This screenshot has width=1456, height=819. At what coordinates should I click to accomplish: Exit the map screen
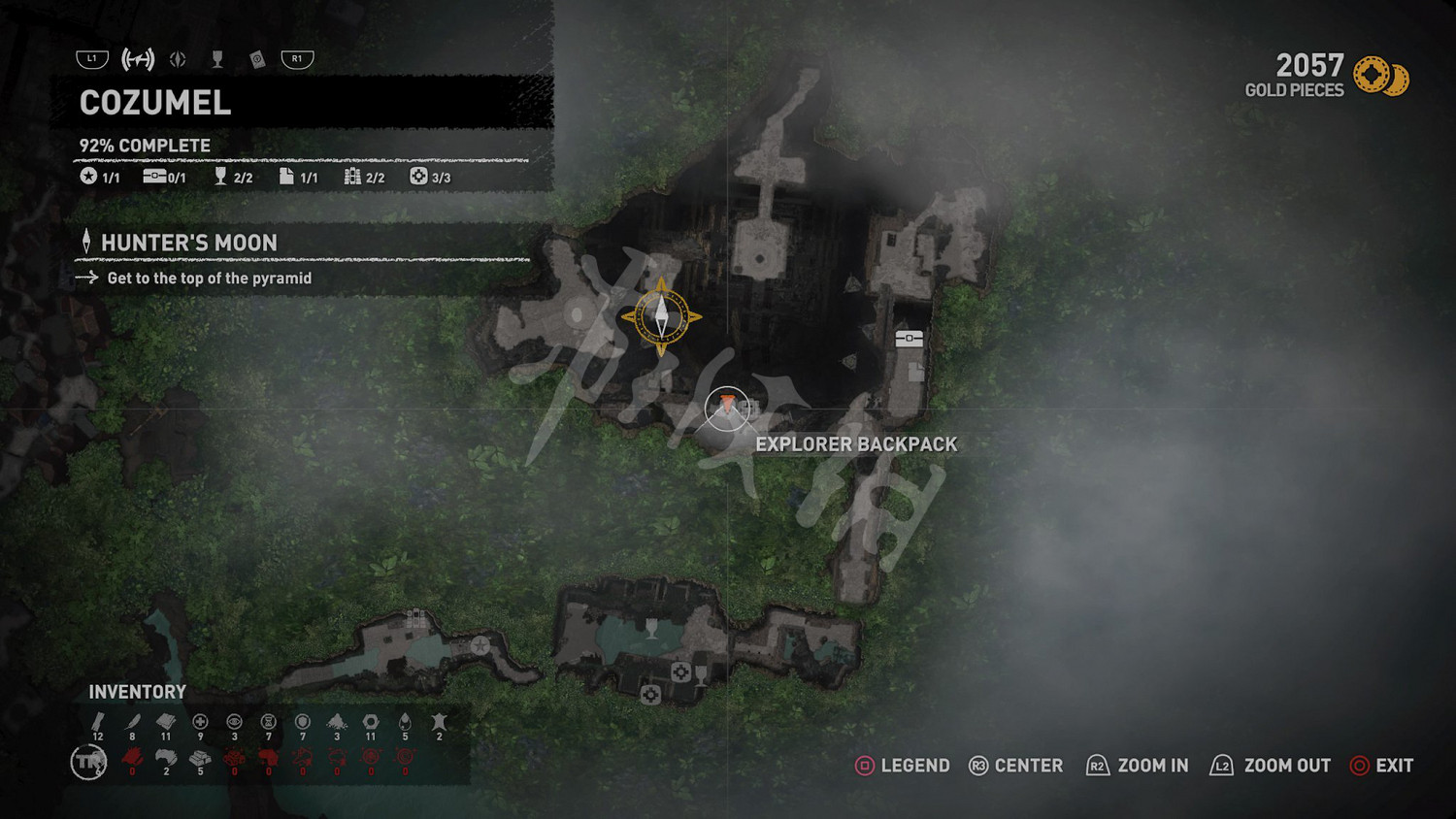(1381, 766)
